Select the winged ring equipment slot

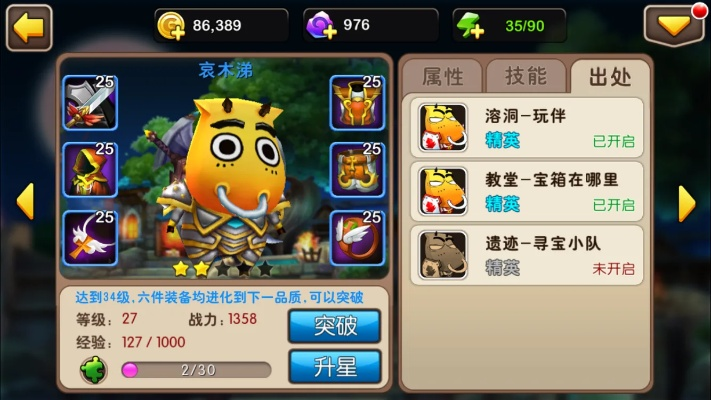(x=357, y=238)
